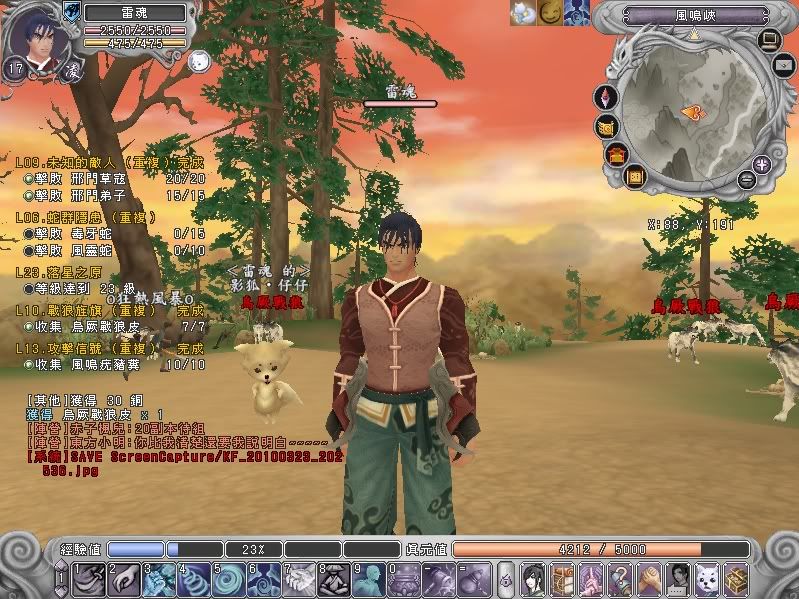Click the smiley face buff icon

tap(551, 12)
